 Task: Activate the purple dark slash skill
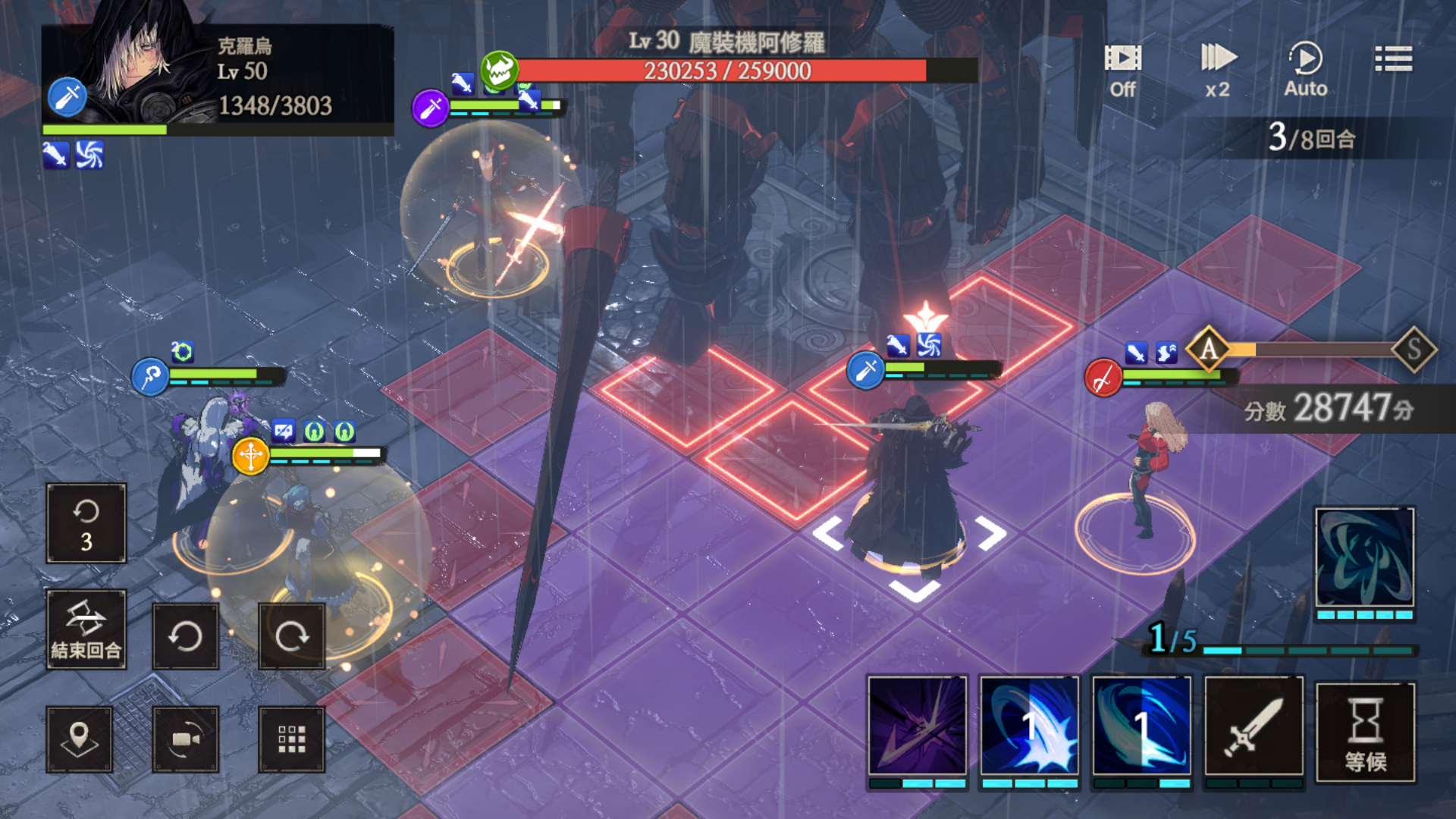tap(918, 726)
